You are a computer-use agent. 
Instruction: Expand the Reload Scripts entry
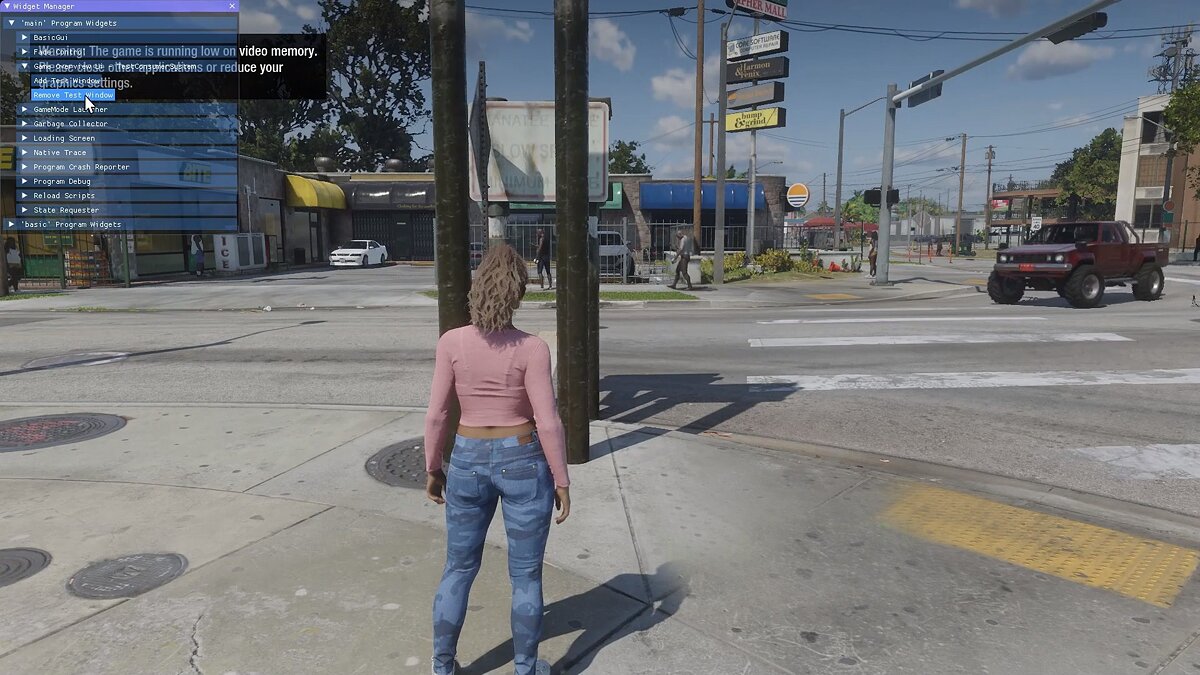(25, 195)
